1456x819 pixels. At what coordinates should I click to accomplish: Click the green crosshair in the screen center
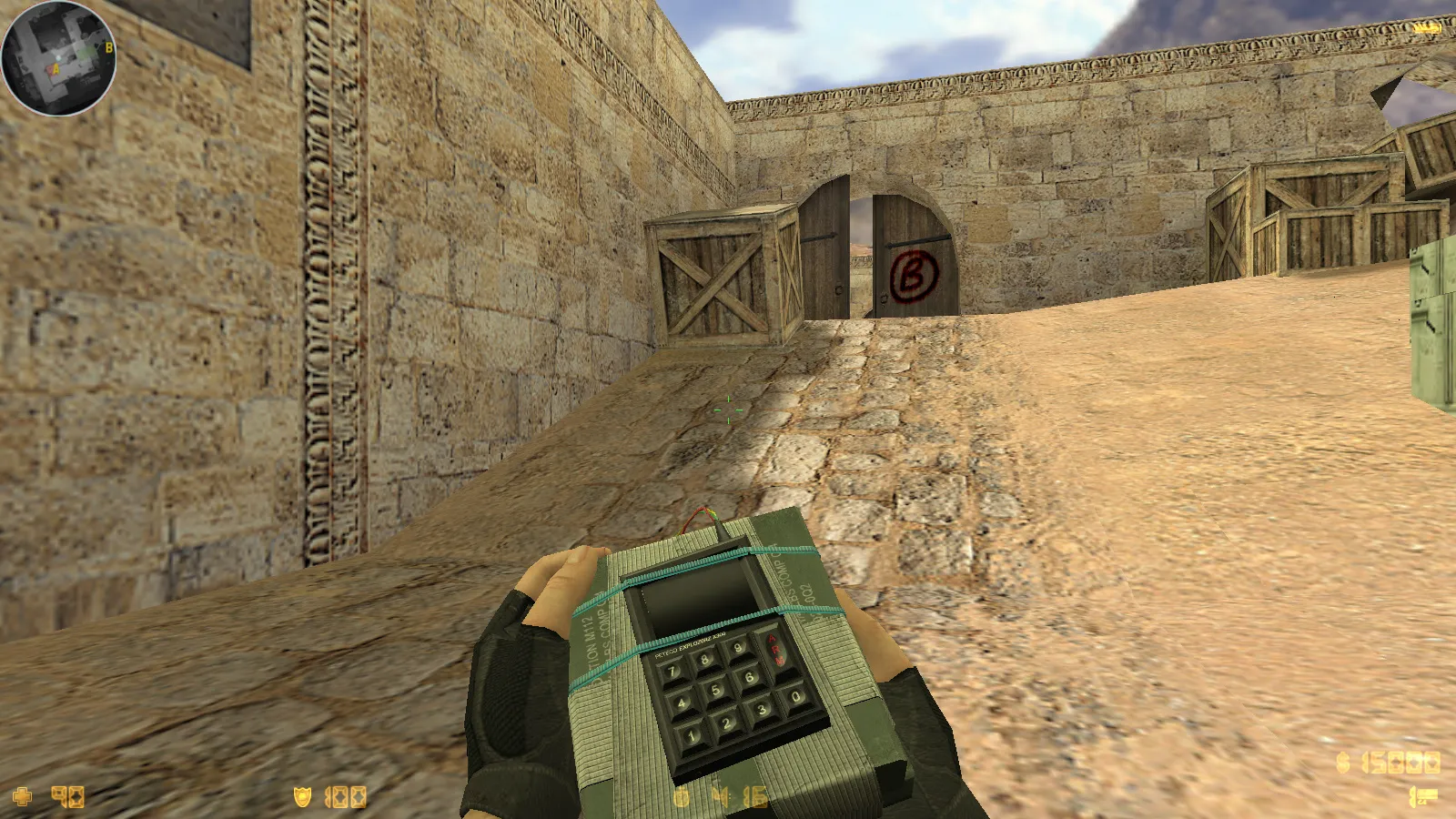pyautogui.click(x=728, y=409)
